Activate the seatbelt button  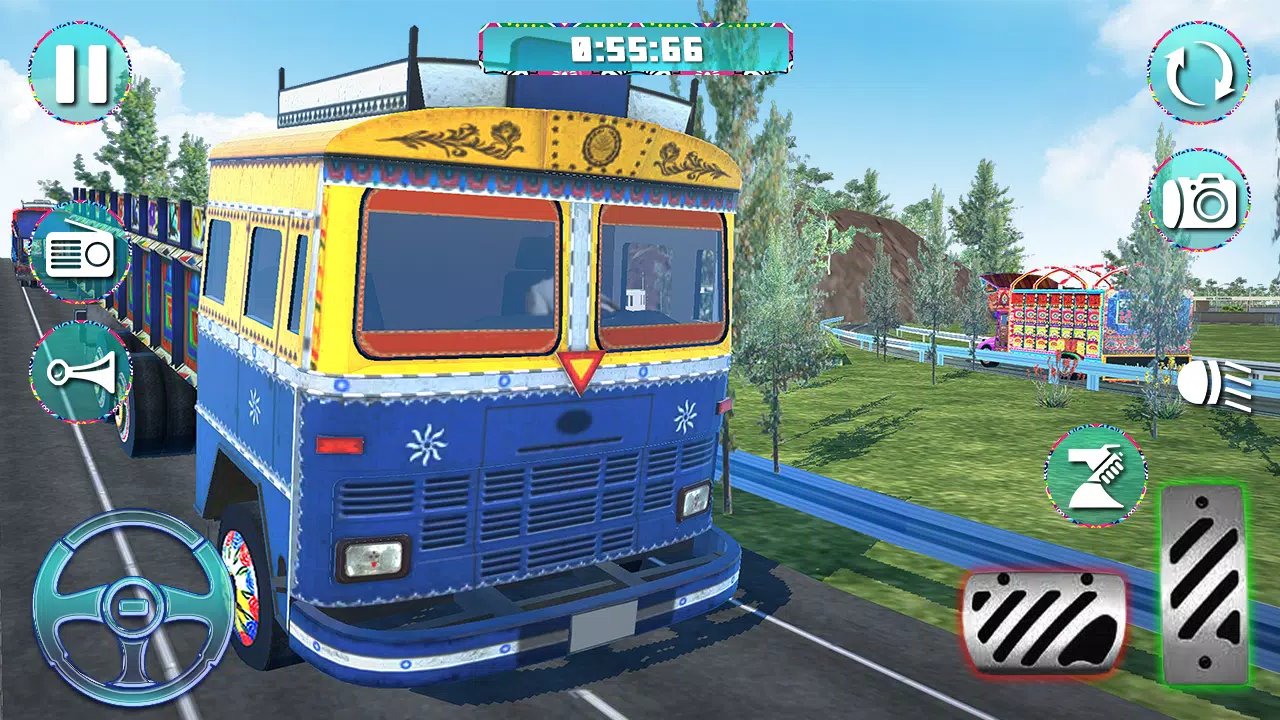pyautogui.click(x=1096, y=475)
